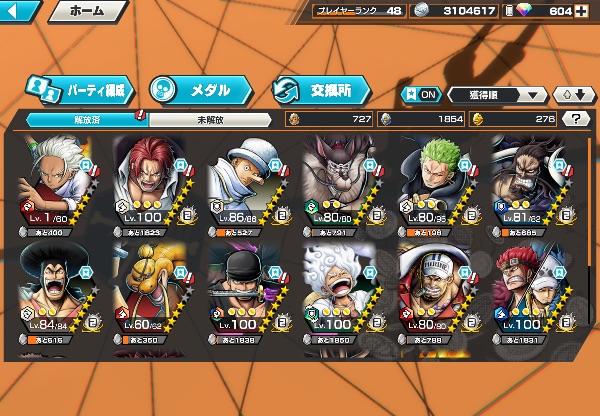Select red-haired Shanks character card
This screenshot has height=416, width=600.
[x=151, y=180]
